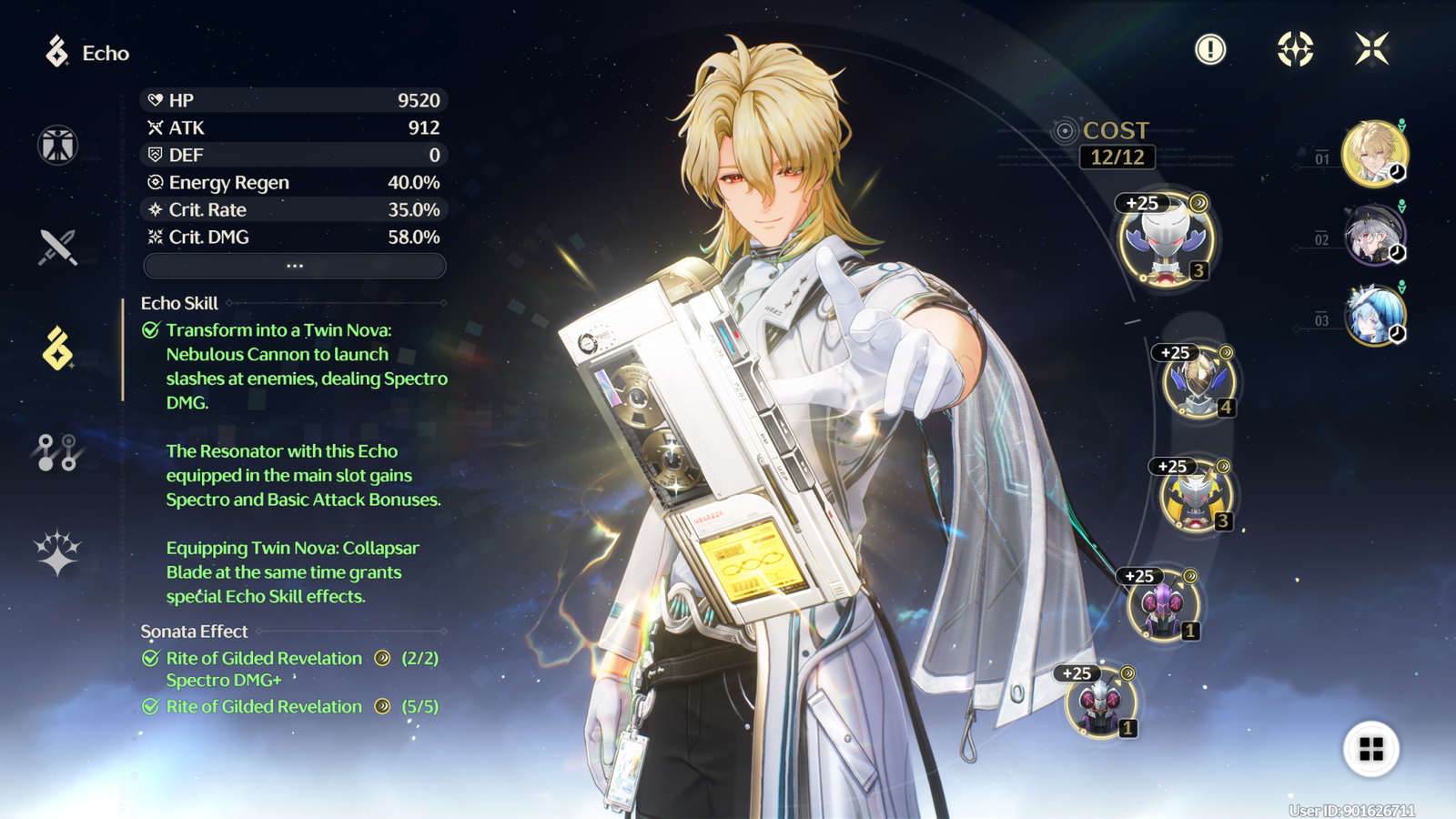Screen dimensions: 1456x819
Task: Click the Rite of Gilded Revelation 2-piece effect
Action: tap(264, 659)
